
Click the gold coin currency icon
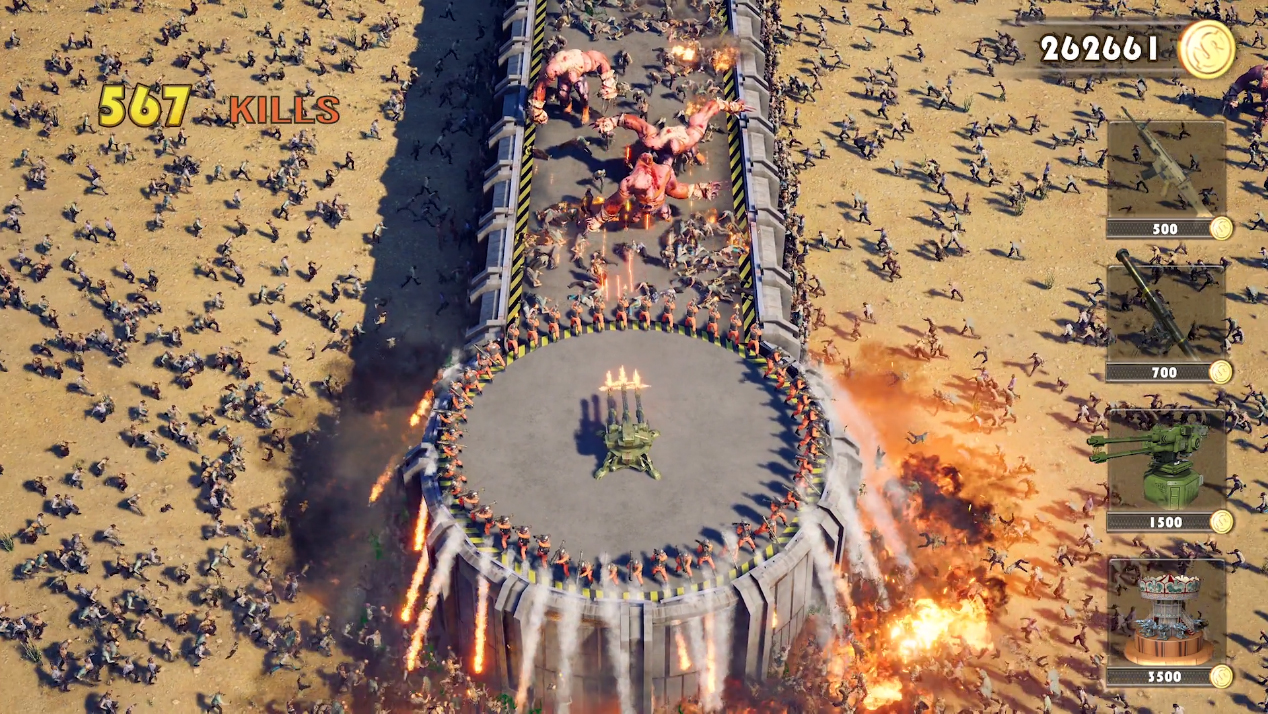pos(1206,48)
